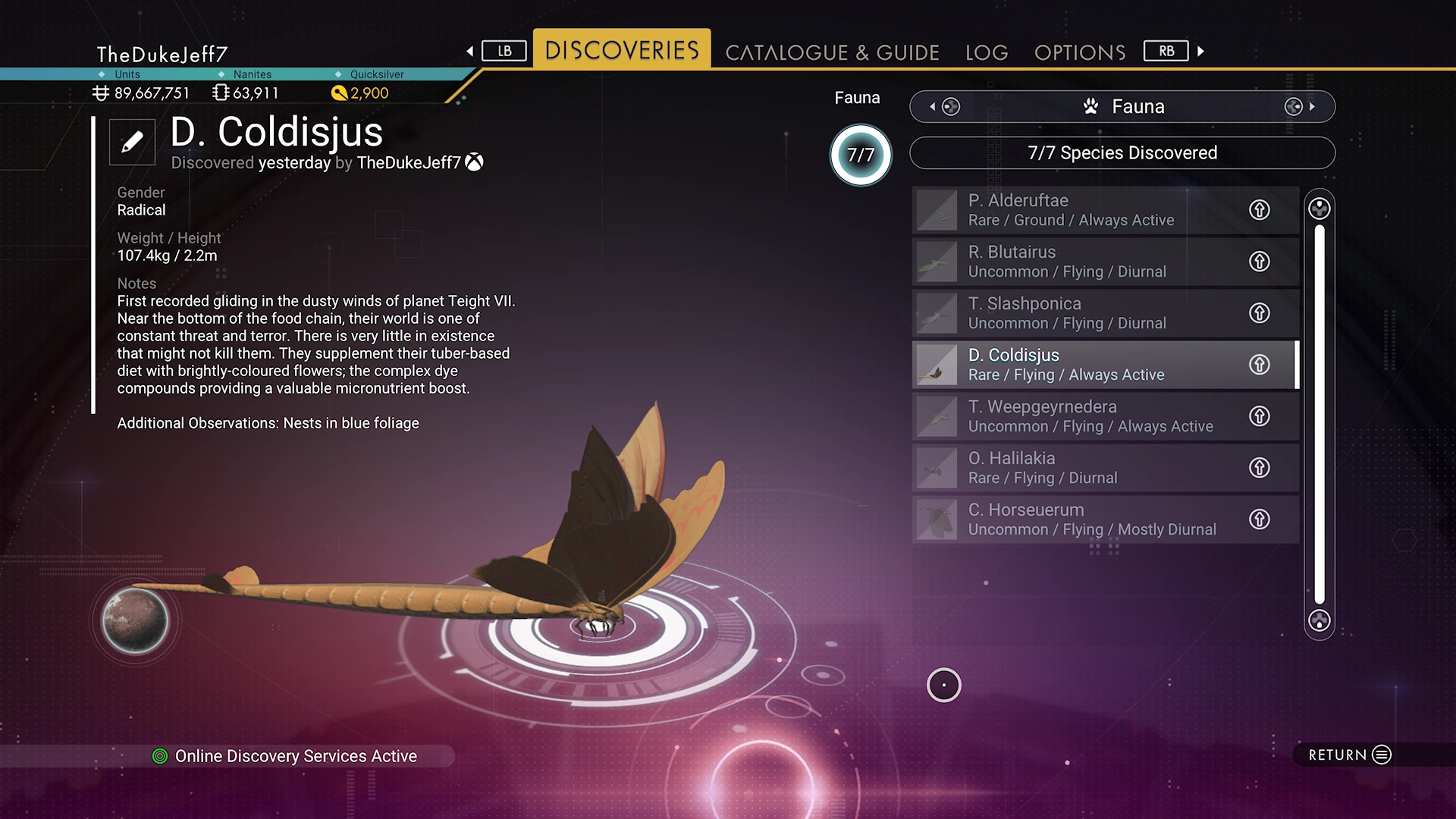The width and height of the screenshot is (1456, 819).
Task: Show the C. Horseuerum species details
Action: tap(1077, 519)
